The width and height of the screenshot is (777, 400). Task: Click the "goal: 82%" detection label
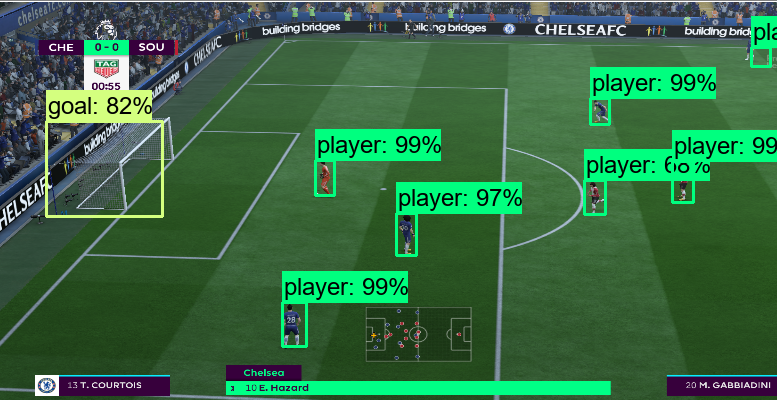(99, 106)
